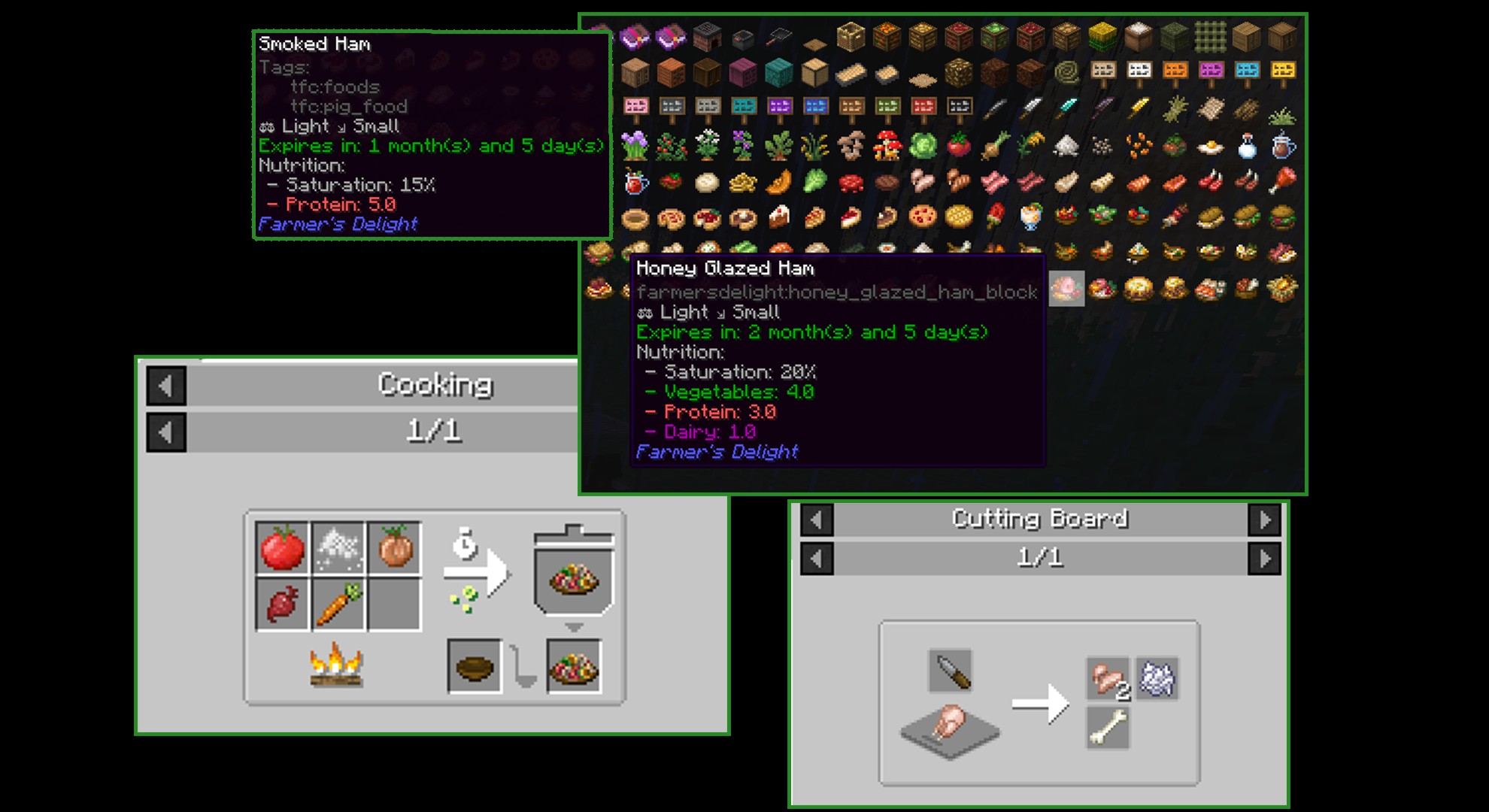Pick the carrot ingredient slot
This screenshot has height=812, width=1489.
(338, 604)
